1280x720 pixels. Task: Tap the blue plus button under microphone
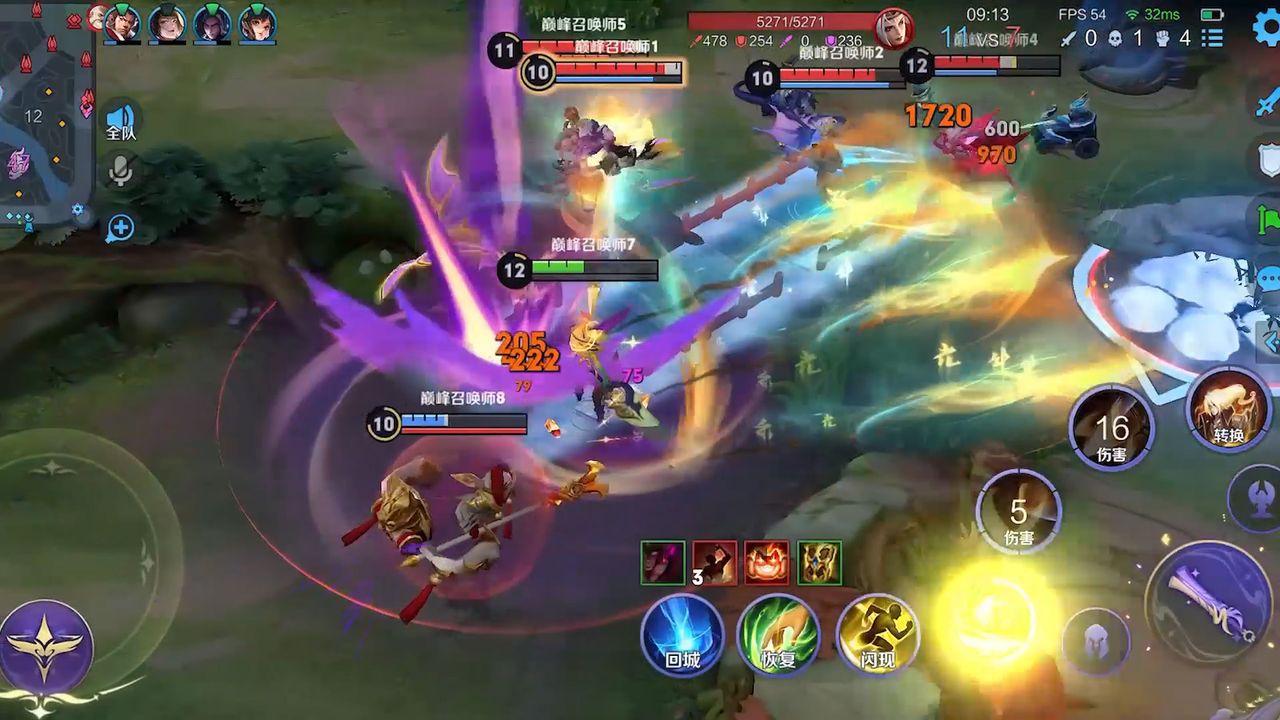[121, 228]
